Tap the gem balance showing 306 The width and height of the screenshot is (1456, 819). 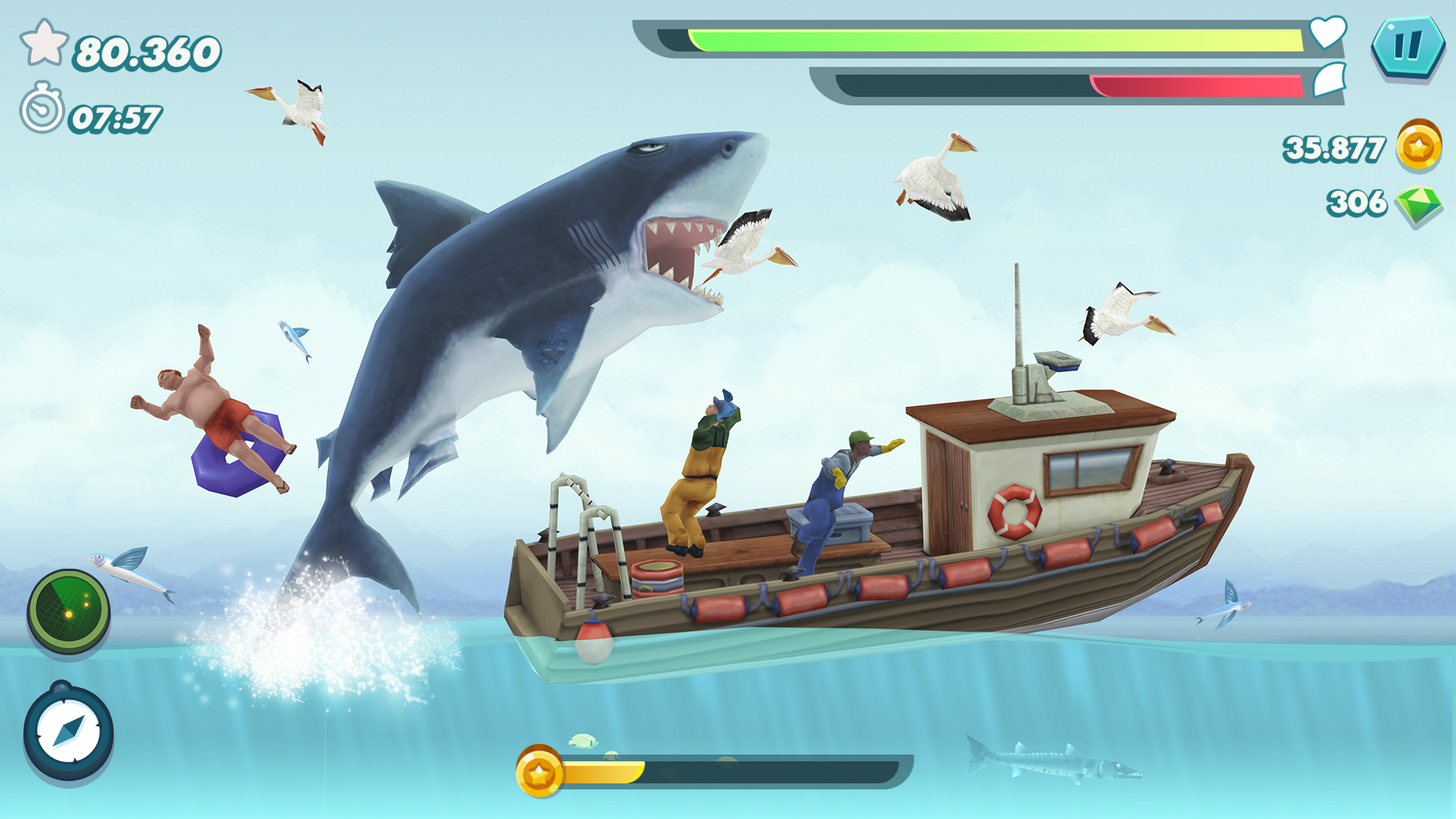pos(1357,203)
